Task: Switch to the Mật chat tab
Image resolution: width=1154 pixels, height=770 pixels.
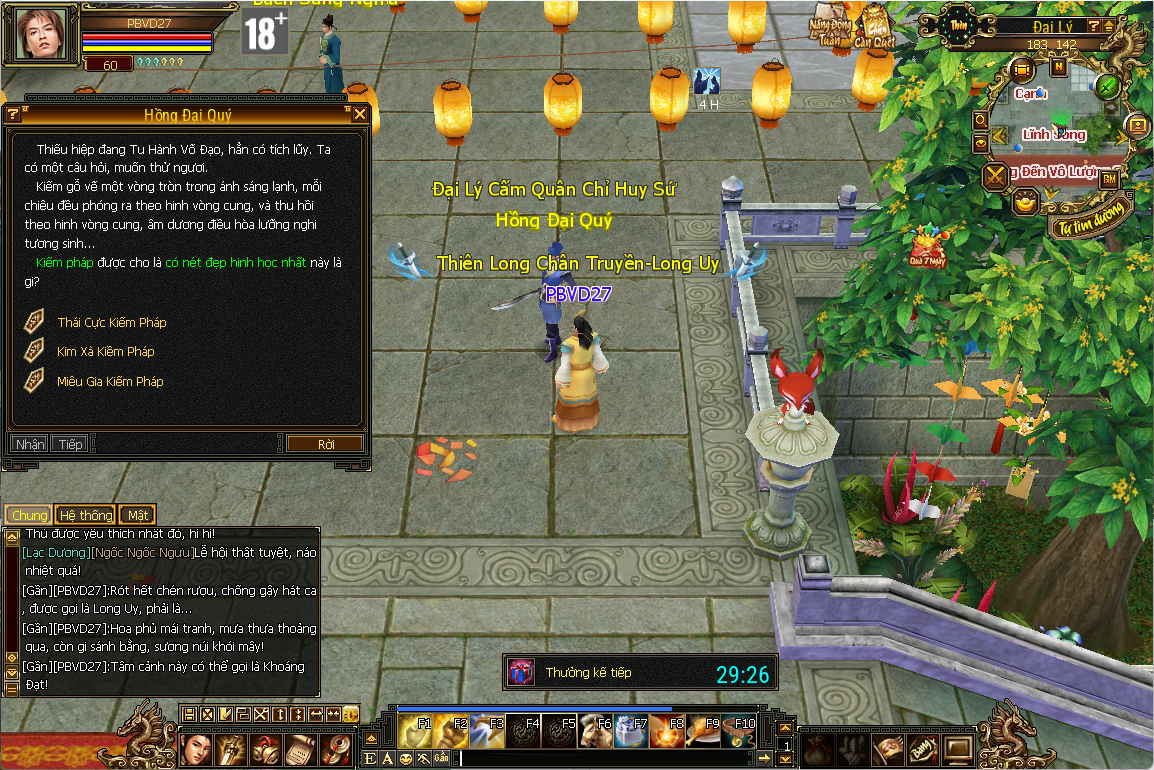Action: 137,515
